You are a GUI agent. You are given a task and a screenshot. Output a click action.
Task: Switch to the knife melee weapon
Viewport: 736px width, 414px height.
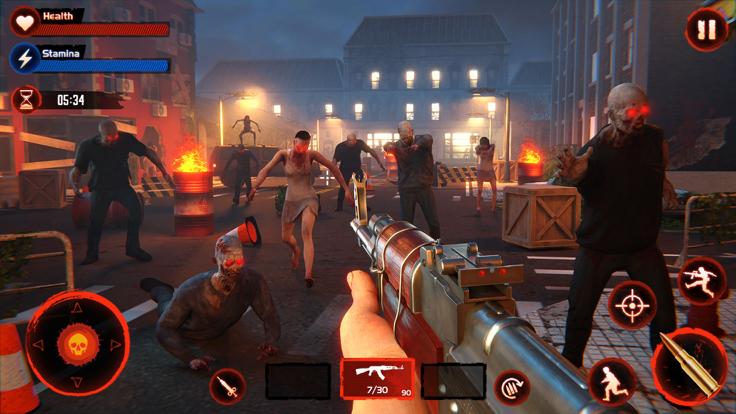click(x=228, y=386)
